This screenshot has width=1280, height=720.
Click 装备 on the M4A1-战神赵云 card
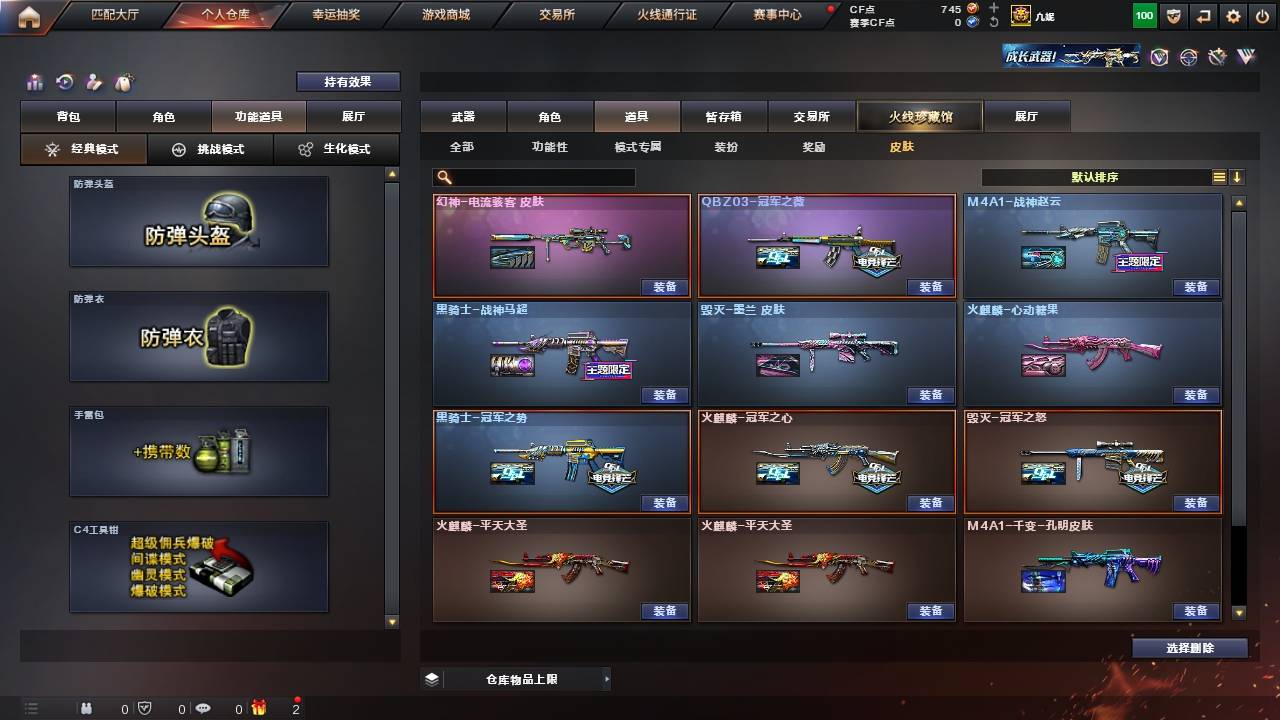1195,287
